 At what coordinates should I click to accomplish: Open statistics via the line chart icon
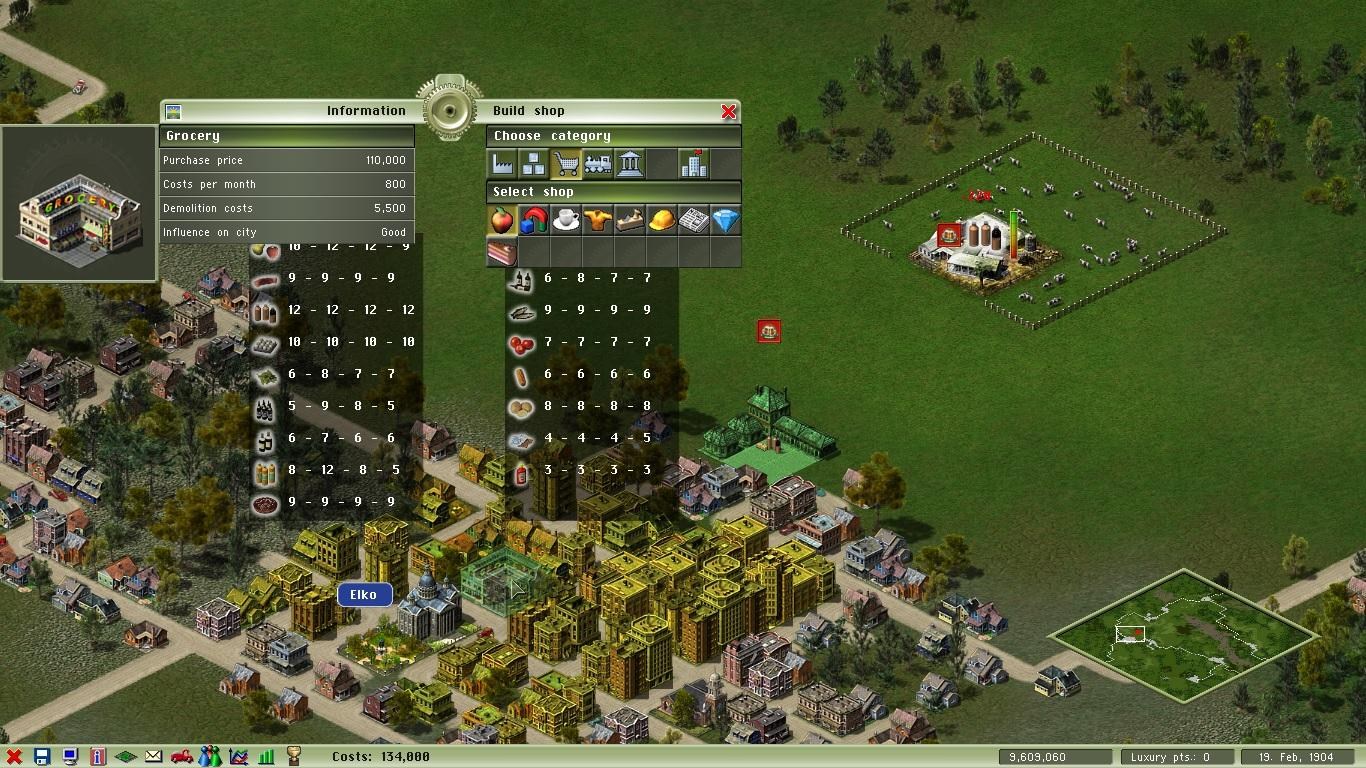[x=238, y=756]
